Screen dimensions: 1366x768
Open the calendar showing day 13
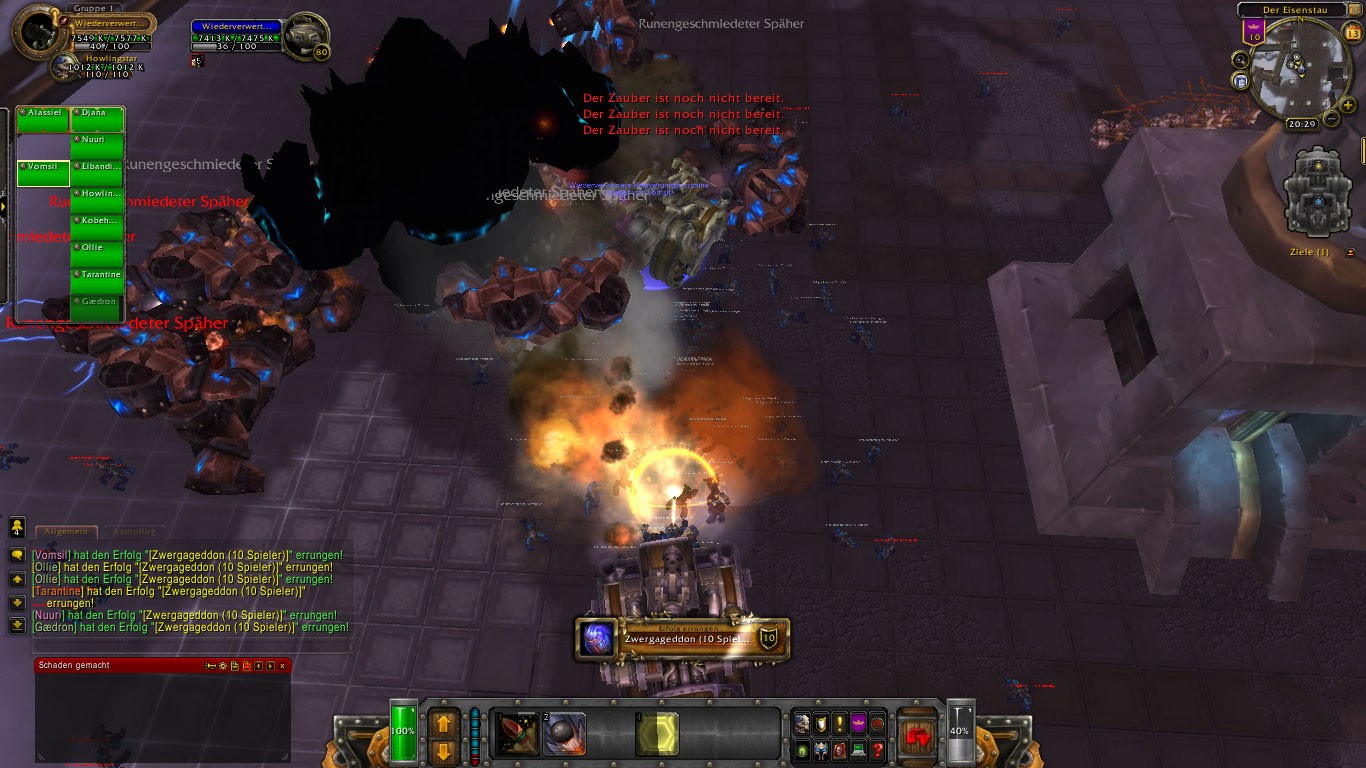(x=1353, y=33)
